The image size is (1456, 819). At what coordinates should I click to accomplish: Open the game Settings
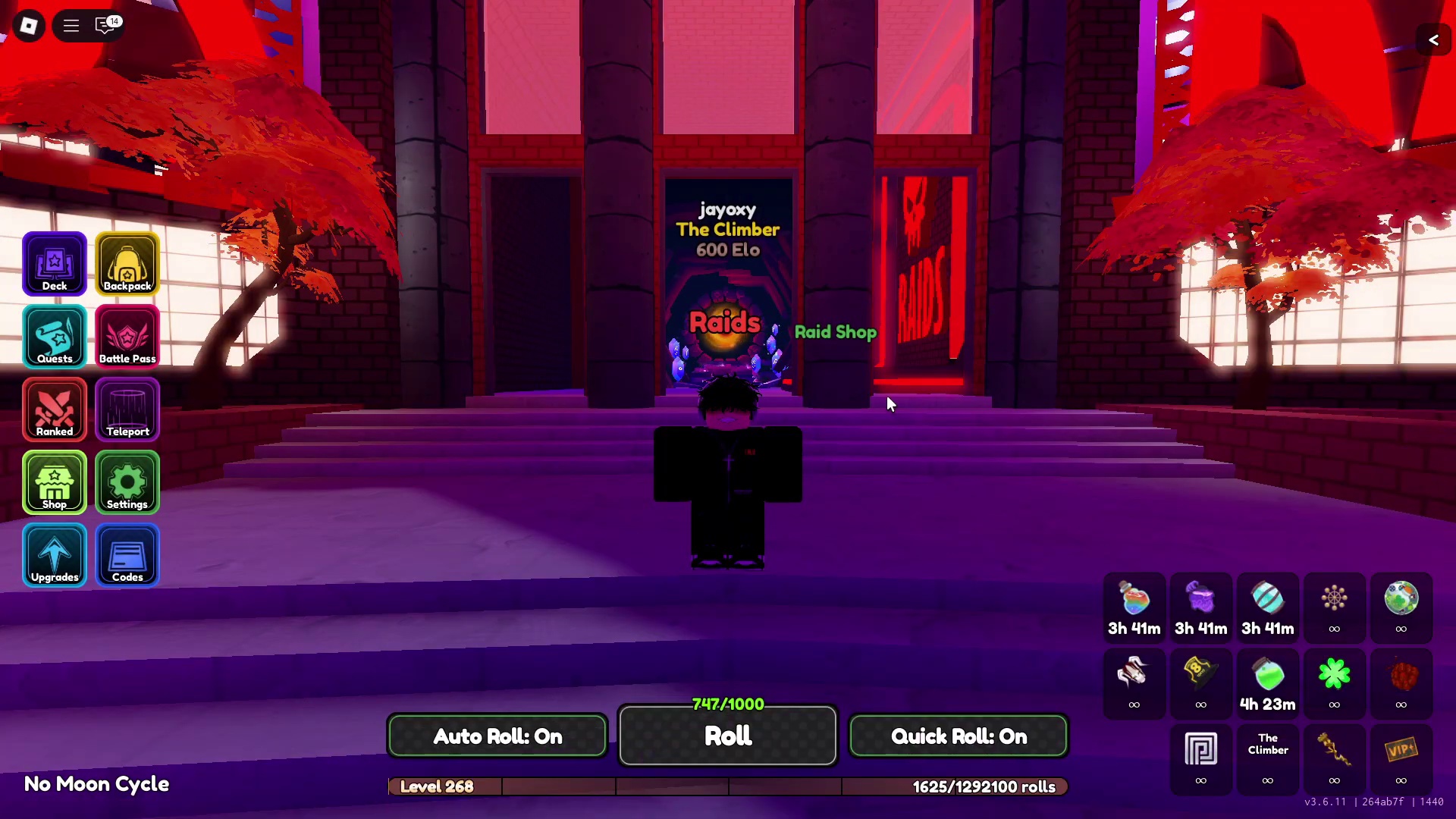[x=127, y=482]
